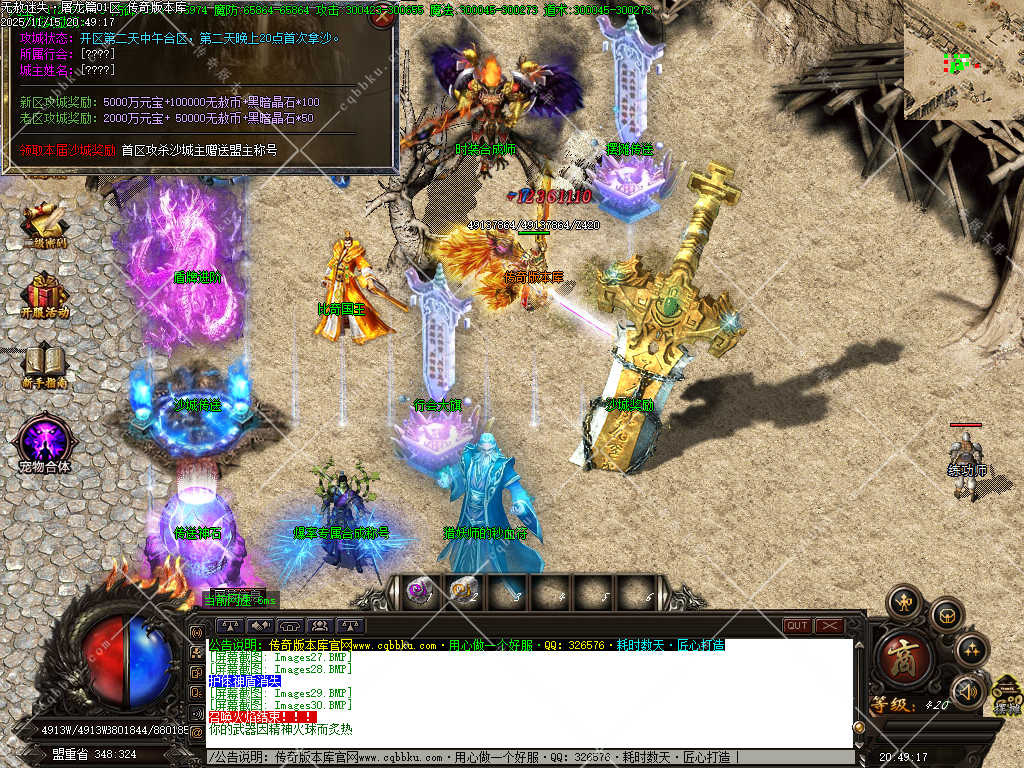1024x768 pixels.
Task: Open the 新手指南 beginner guide book
Action: 44,366
